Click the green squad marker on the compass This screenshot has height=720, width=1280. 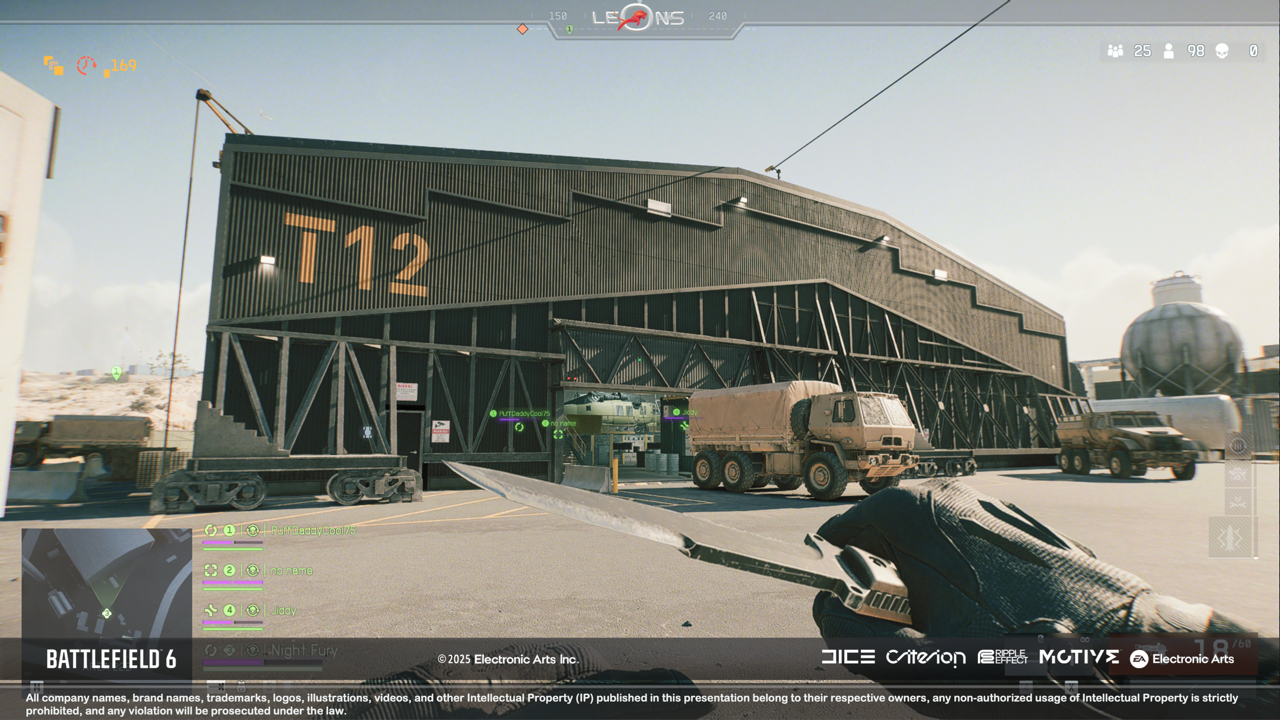tap(569, 29)
